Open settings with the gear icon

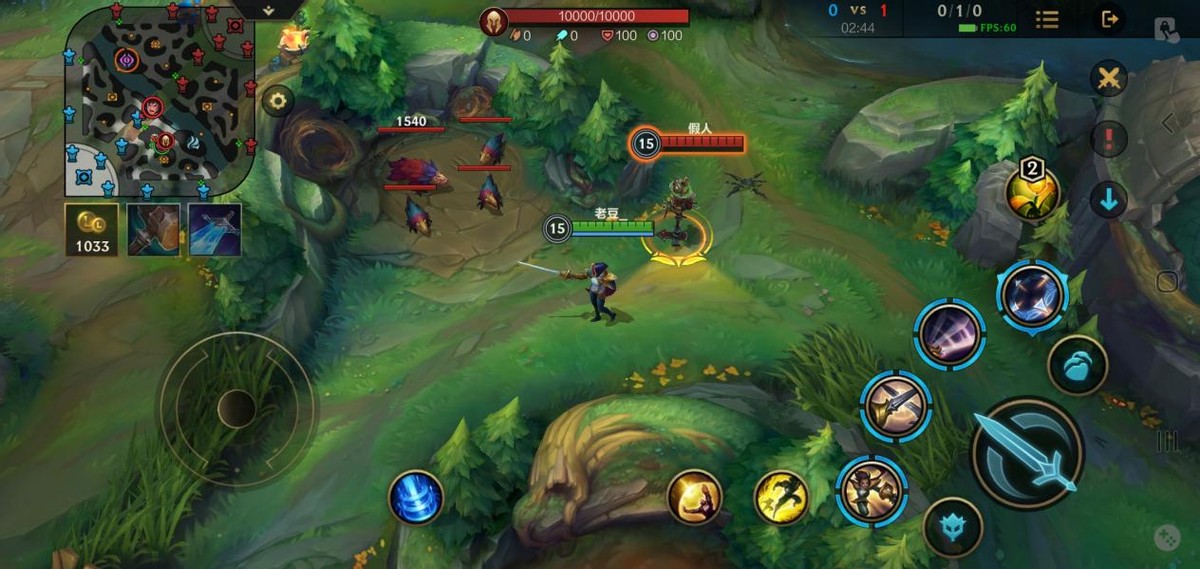coord(277,100)
